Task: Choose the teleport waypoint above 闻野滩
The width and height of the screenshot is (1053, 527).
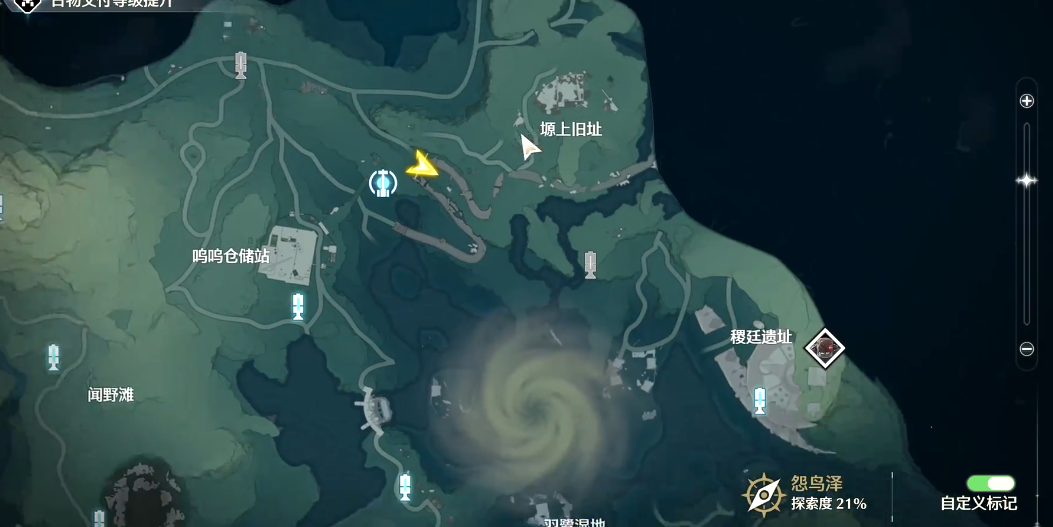Action: coord(54,356)
